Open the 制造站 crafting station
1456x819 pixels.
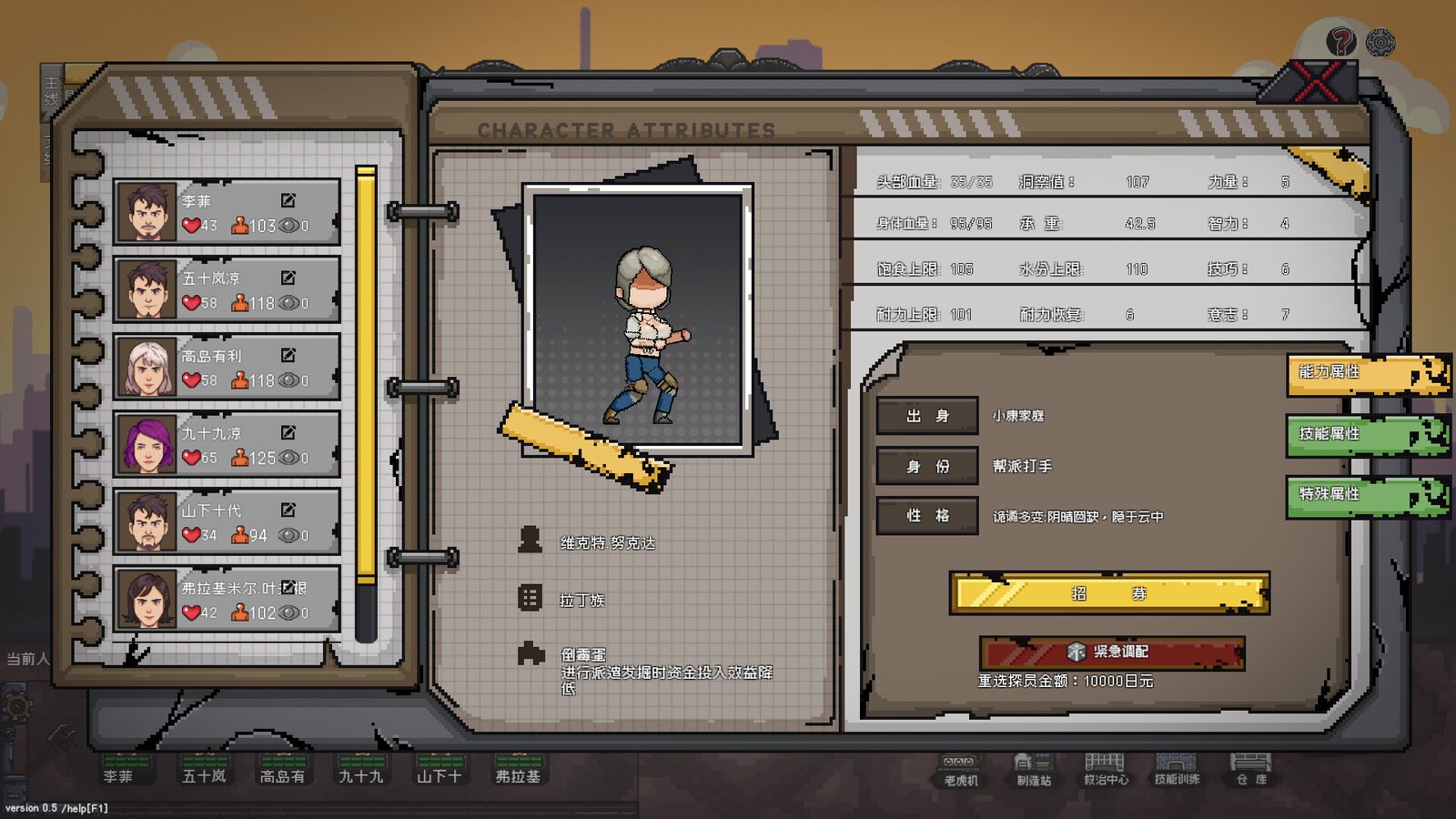pos(1033,768)
